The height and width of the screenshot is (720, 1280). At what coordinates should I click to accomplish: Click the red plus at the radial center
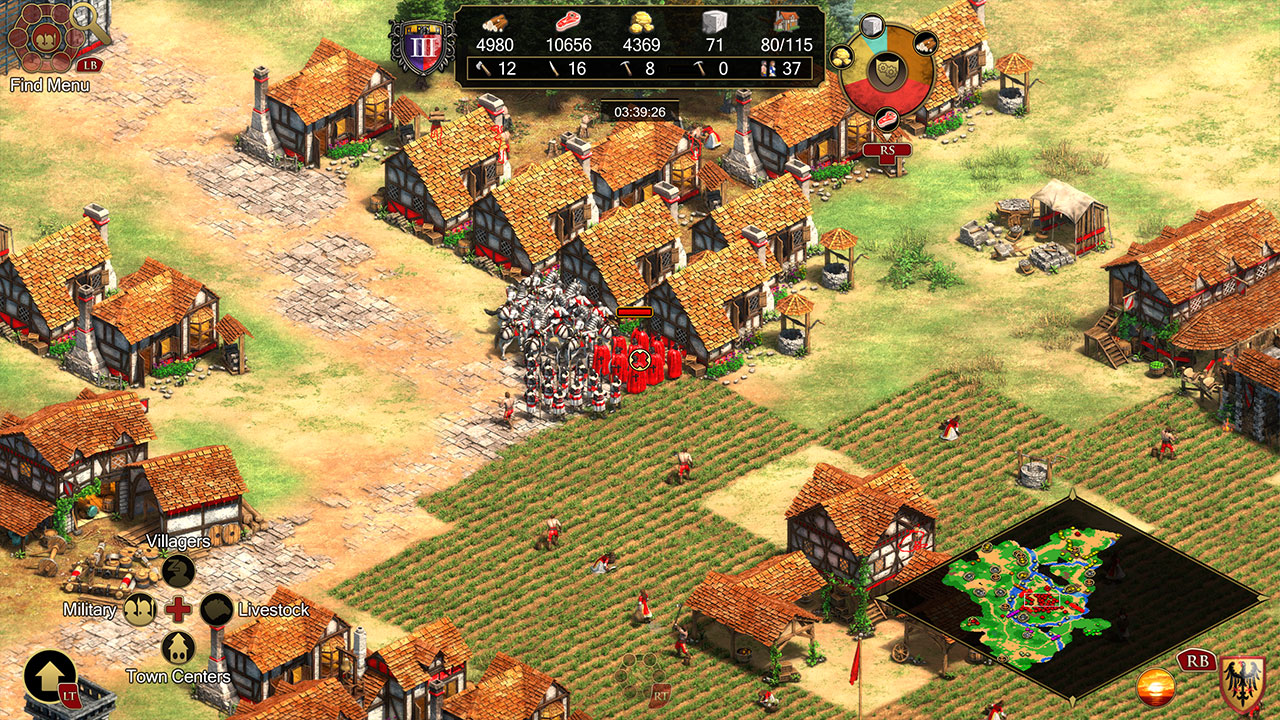(177, 609)
